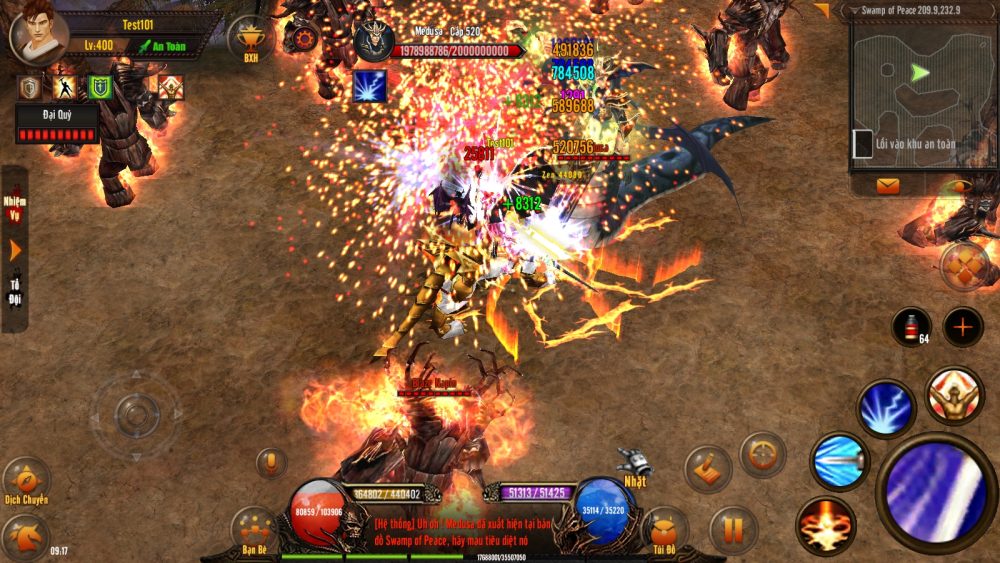Select the Medusa boss target portrait
Image resolution: width=1000 pixels, height=563 pixels.
[373, 40]
